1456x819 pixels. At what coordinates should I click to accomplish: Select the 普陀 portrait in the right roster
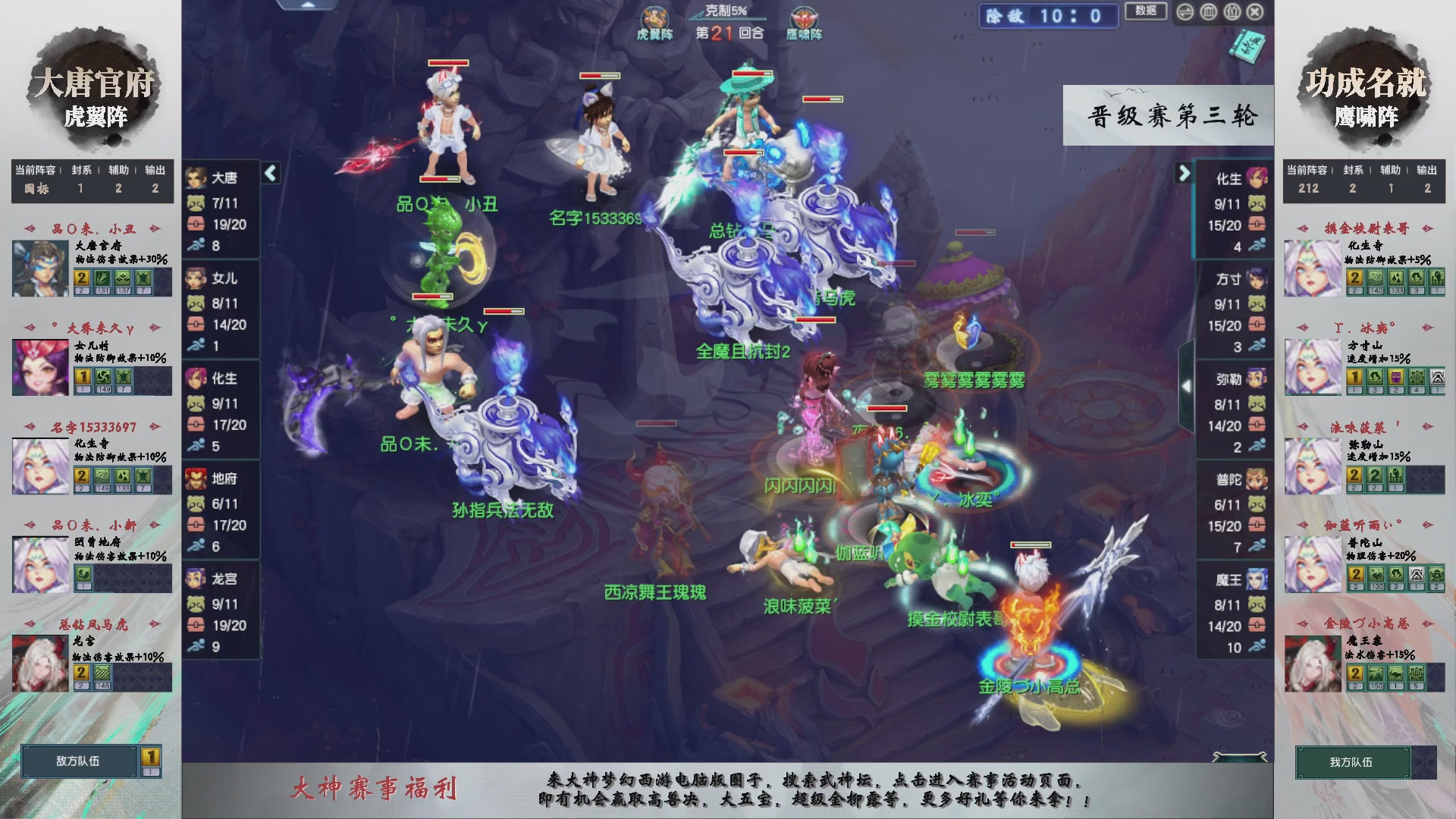click(x=1257, y=479)
